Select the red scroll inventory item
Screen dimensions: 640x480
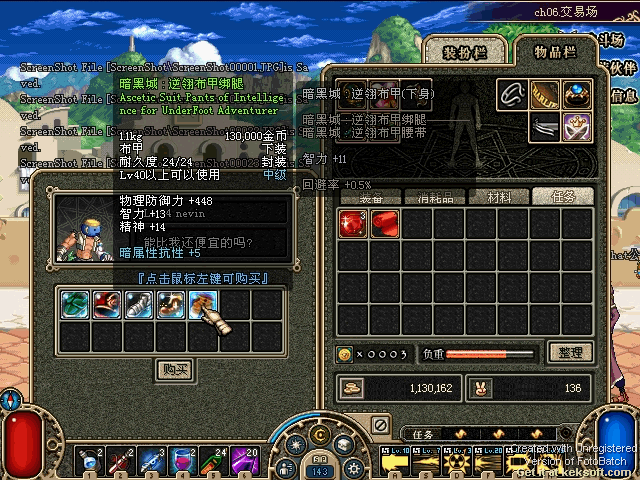(385, 225)
